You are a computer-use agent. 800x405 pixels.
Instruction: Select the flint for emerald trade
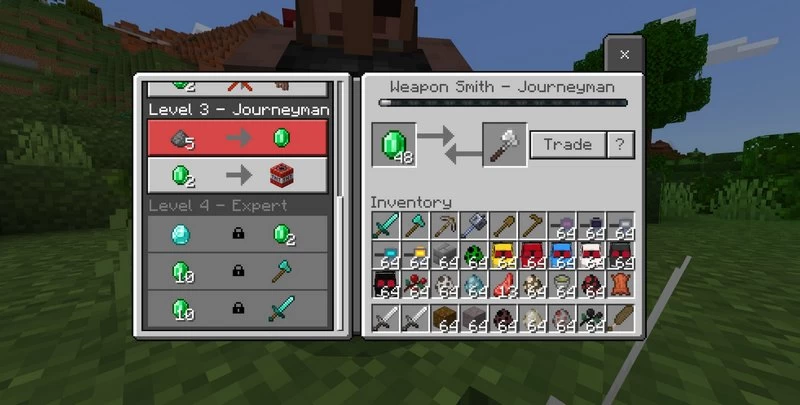[240, 139]
